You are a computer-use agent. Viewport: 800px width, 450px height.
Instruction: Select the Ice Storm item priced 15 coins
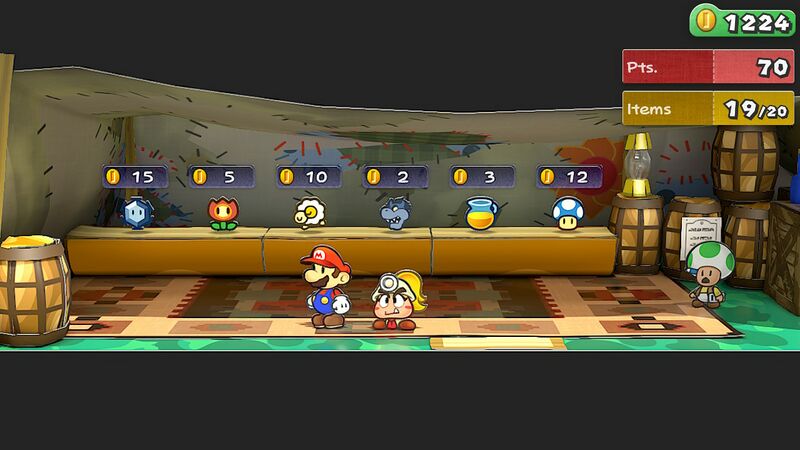click(135, 212)
